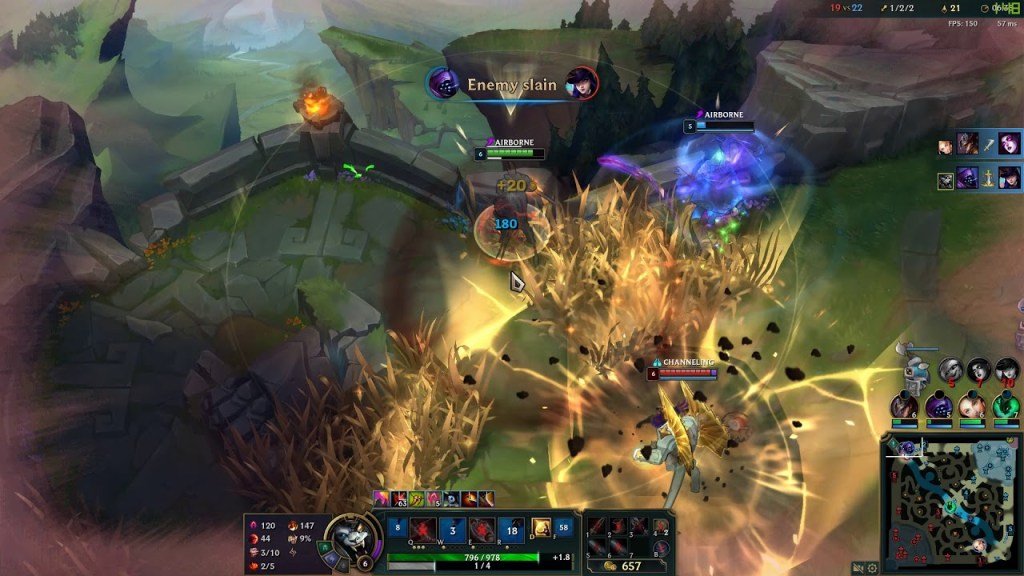Select the summoner spell showing 58 cooldown
The width and height of the screenshot is (1024, 576).
coord(565,527)
